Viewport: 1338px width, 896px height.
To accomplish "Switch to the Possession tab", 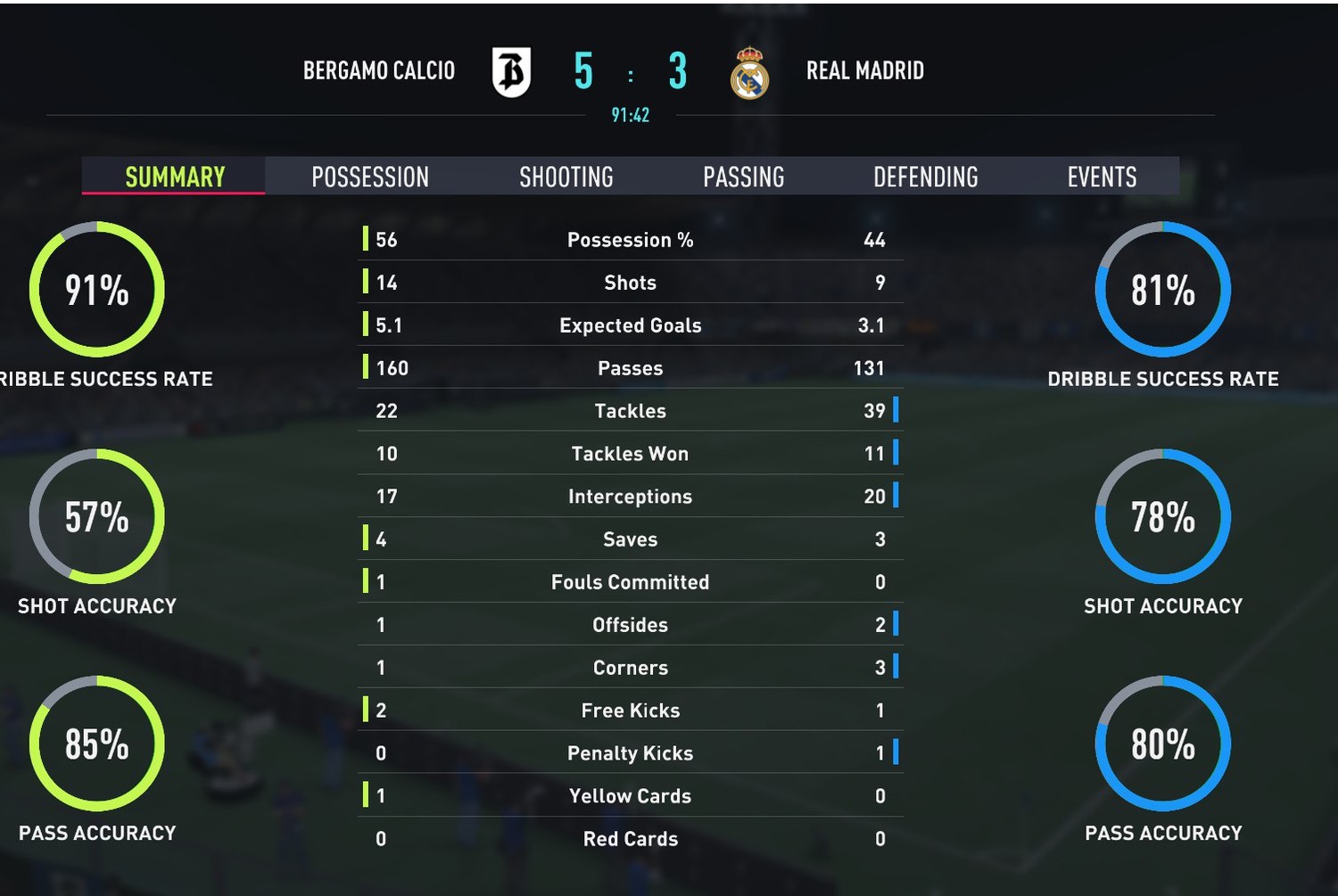I will point(370,177).
